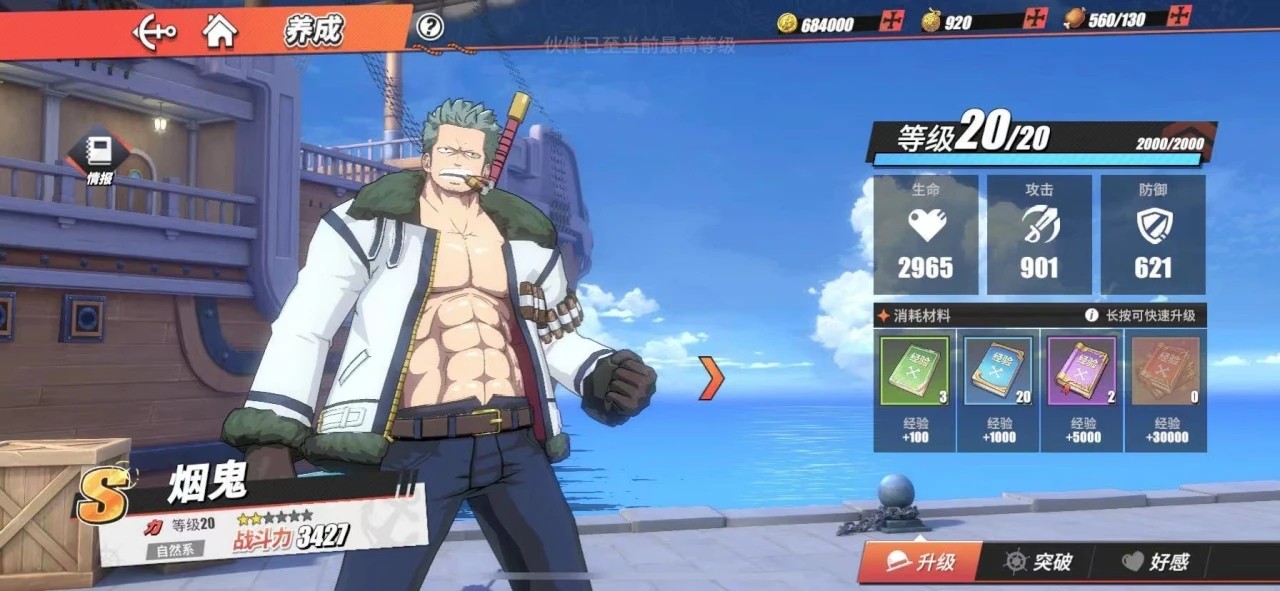The height and width of the screenshot is (591, 1280).
Task: Show next character with orange arrow
Action: click(710, 378)
